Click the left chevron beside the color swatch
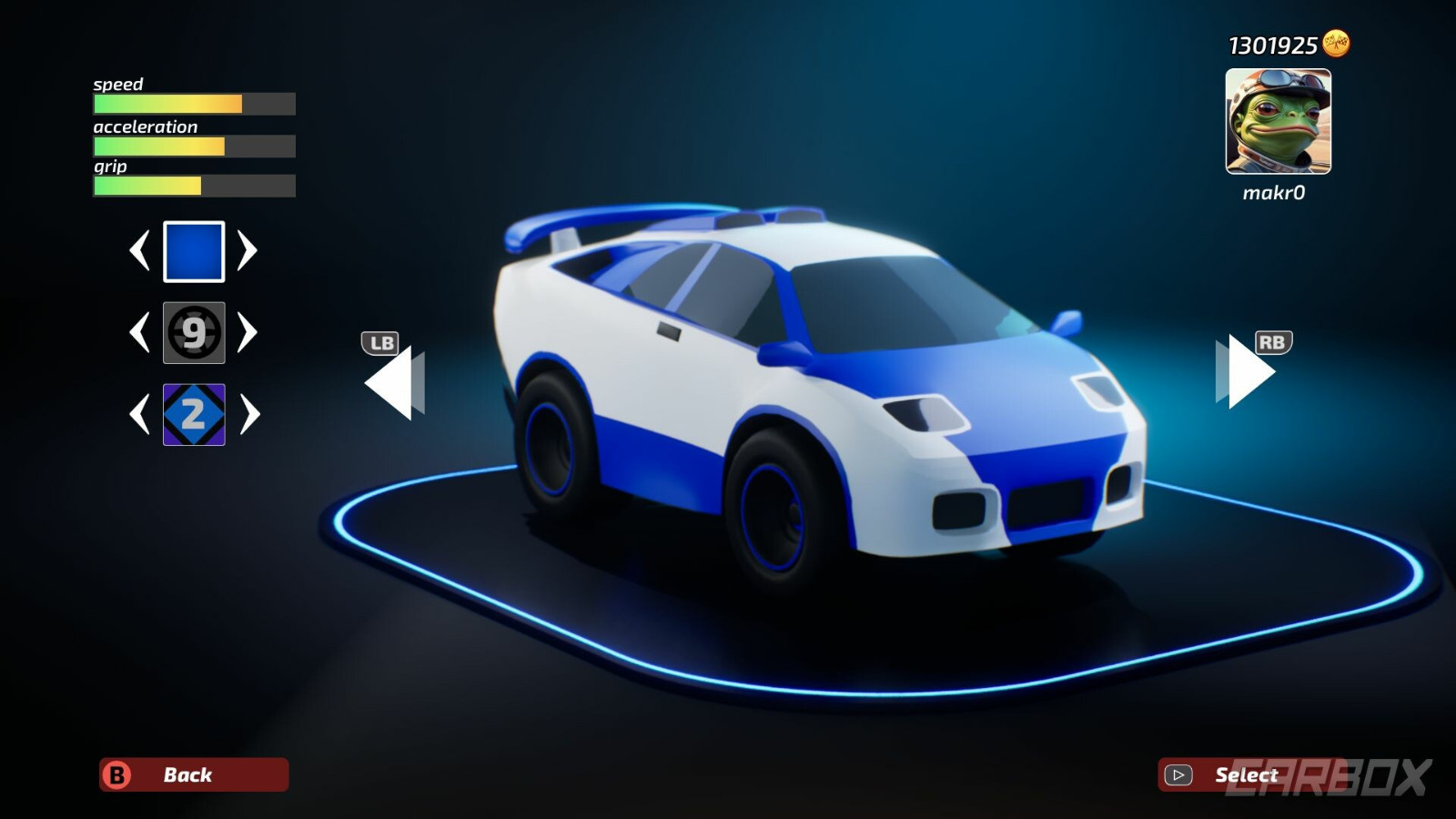Image resolution: width=1456 pixels, height=819 pixels. 141,250
